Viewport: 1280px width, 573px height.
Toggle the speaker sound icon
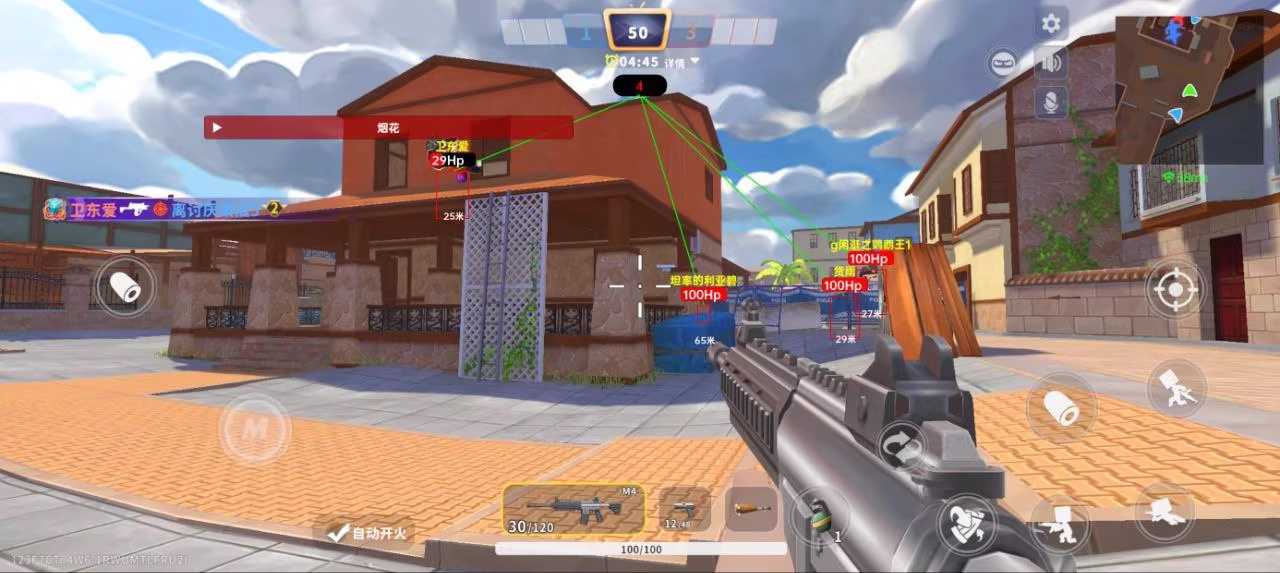[x=1051, y=63]
